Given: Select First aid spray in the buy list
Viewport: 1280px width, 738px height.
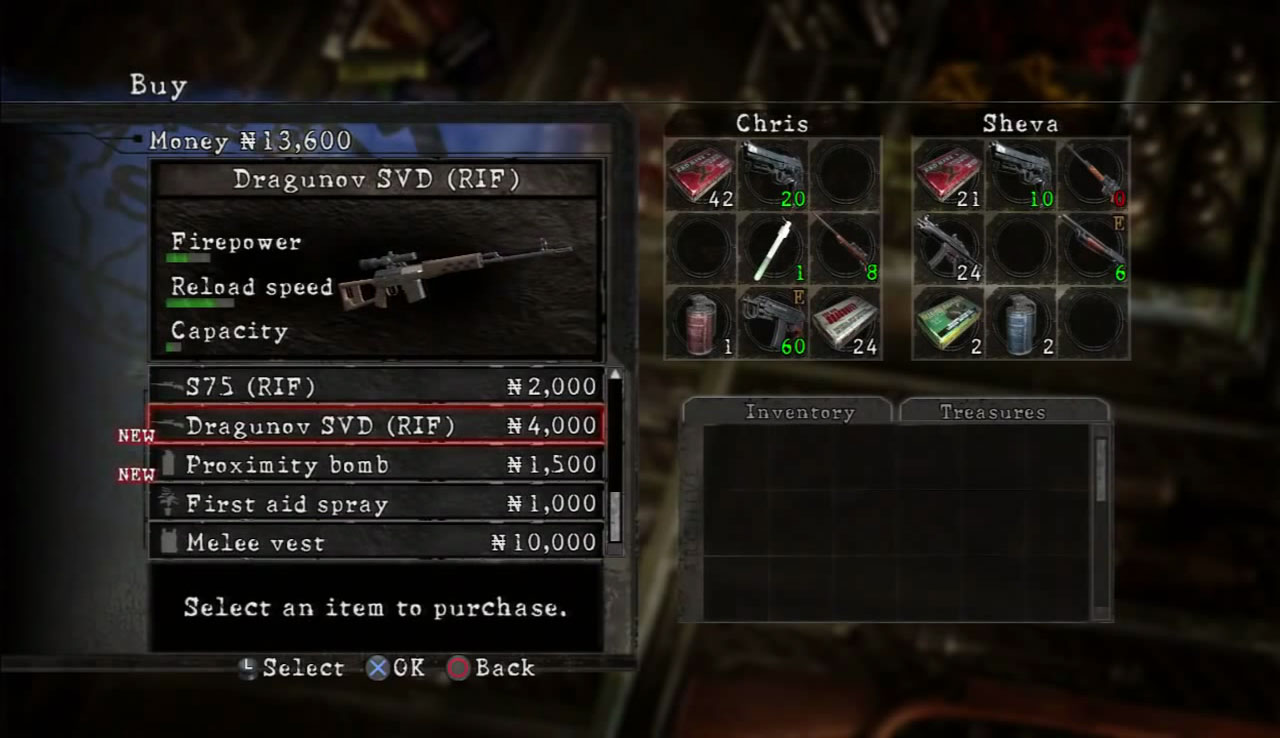Looking at the screenshot, I should (x=375, y=504).
